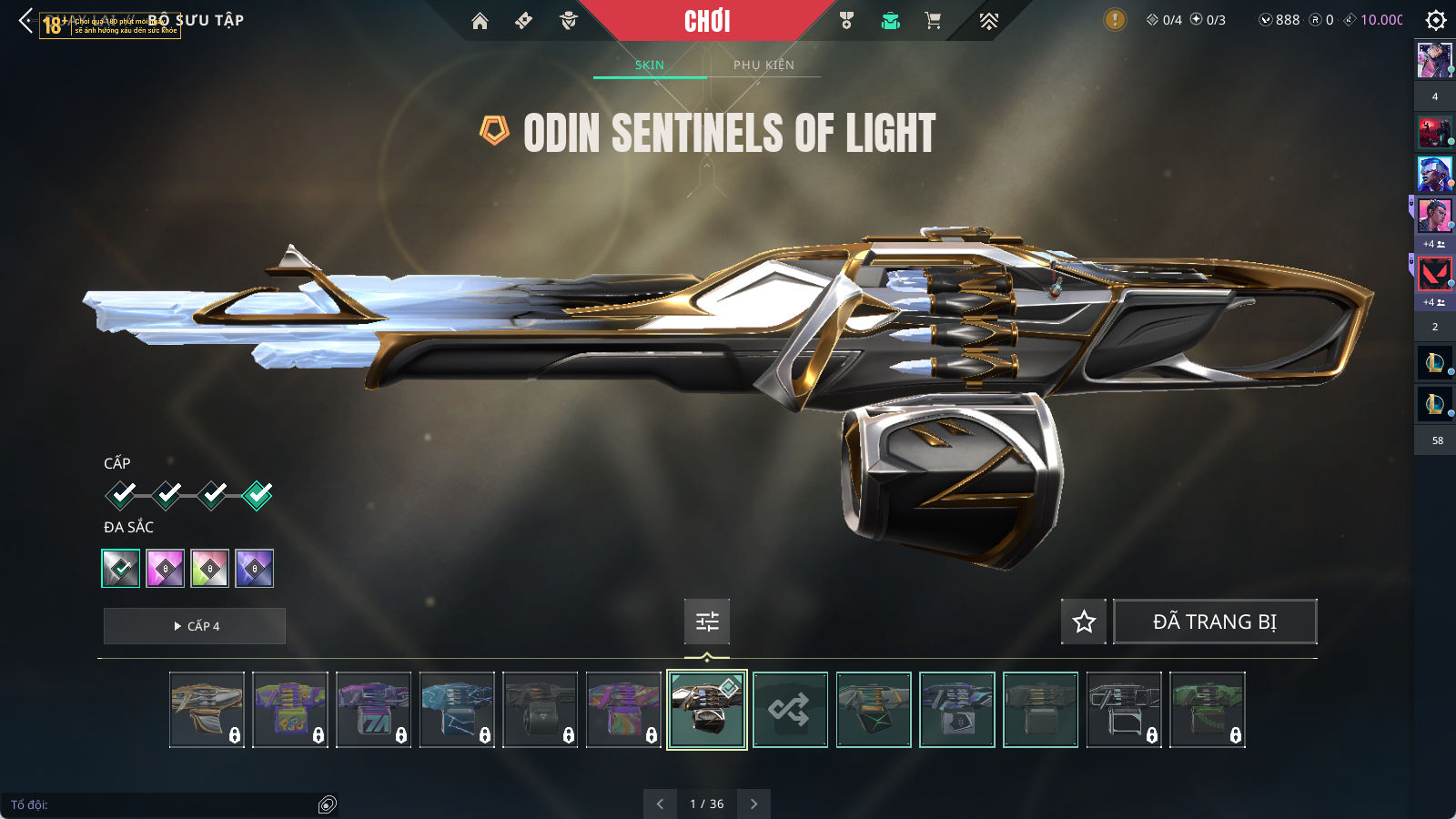This screenshot has height=819, width=1456.
Task: Open the filter sliders button
Action: [x=707, y=622]
